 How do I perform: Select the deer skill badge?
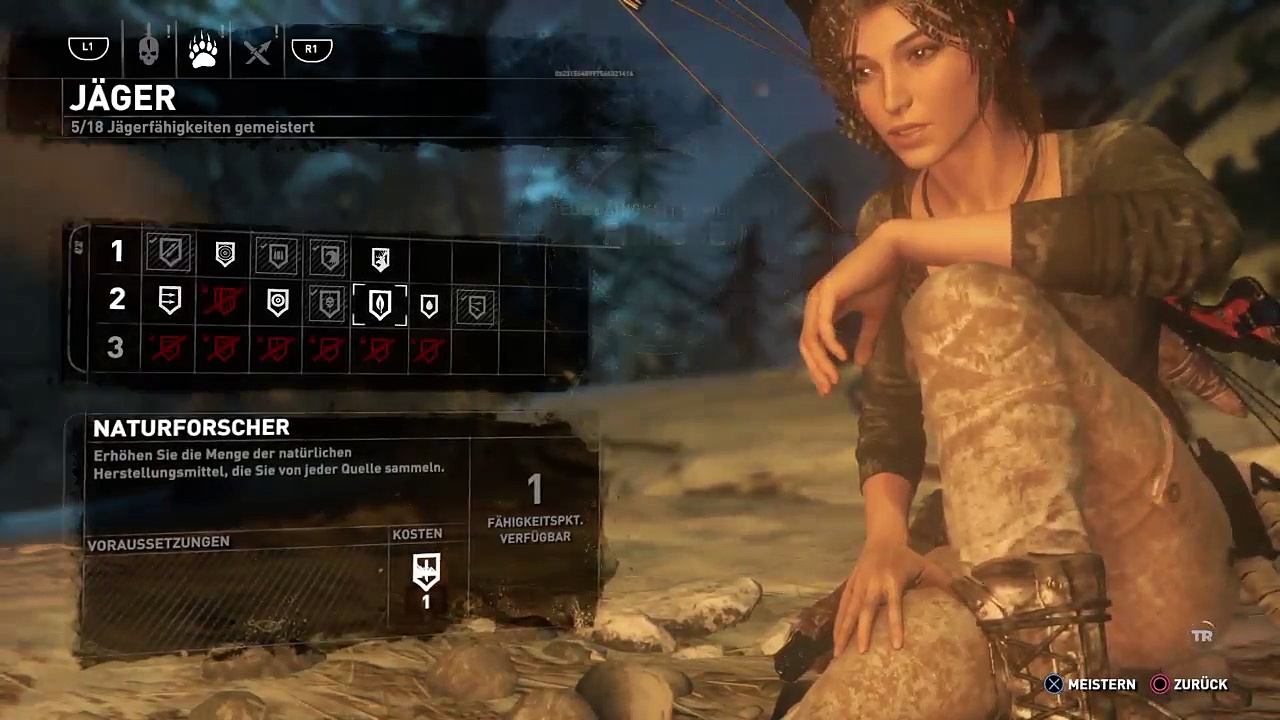tap(379, 258)
